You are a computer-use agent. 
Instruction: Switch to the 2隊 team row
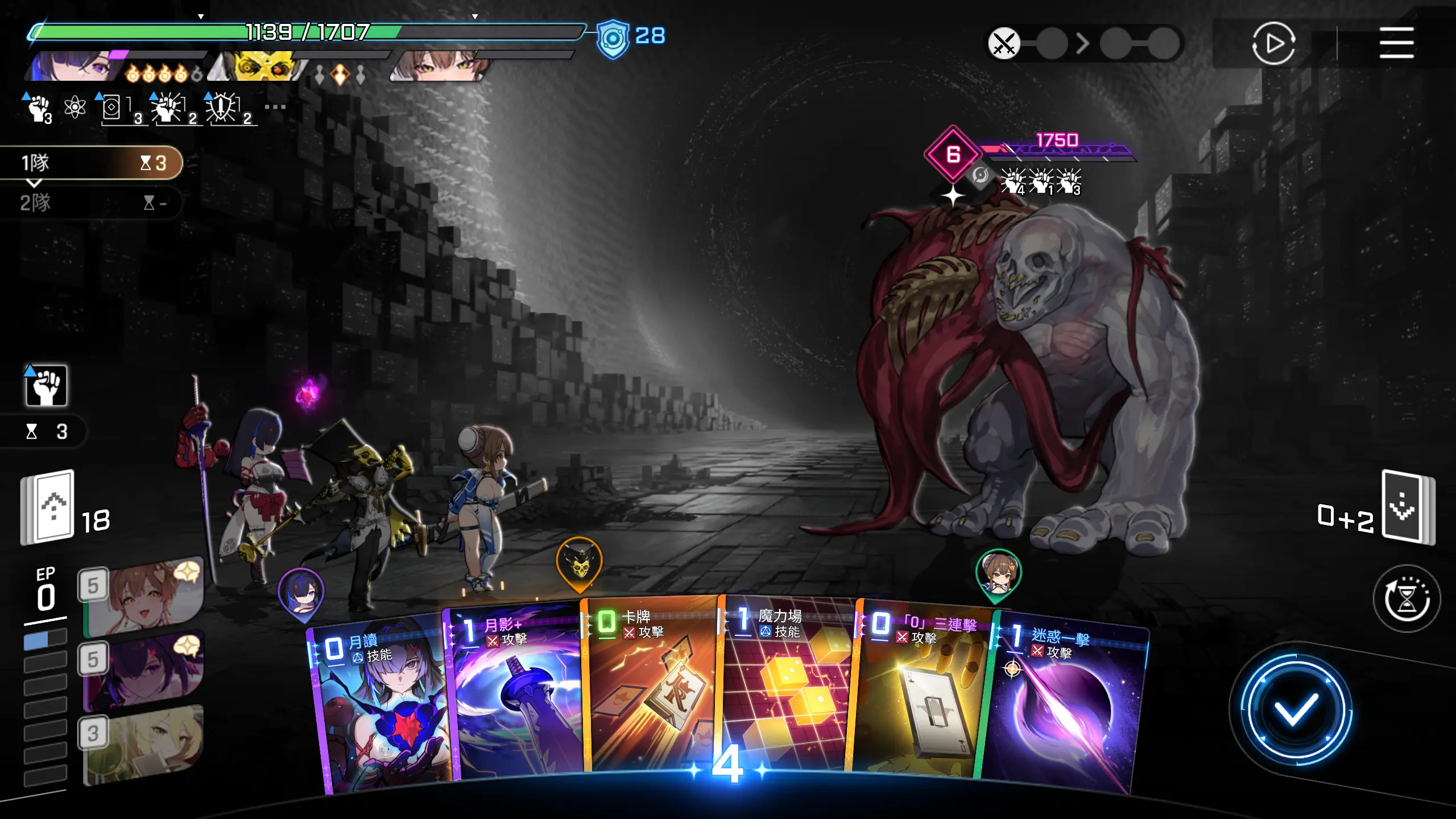click(91, 202)
